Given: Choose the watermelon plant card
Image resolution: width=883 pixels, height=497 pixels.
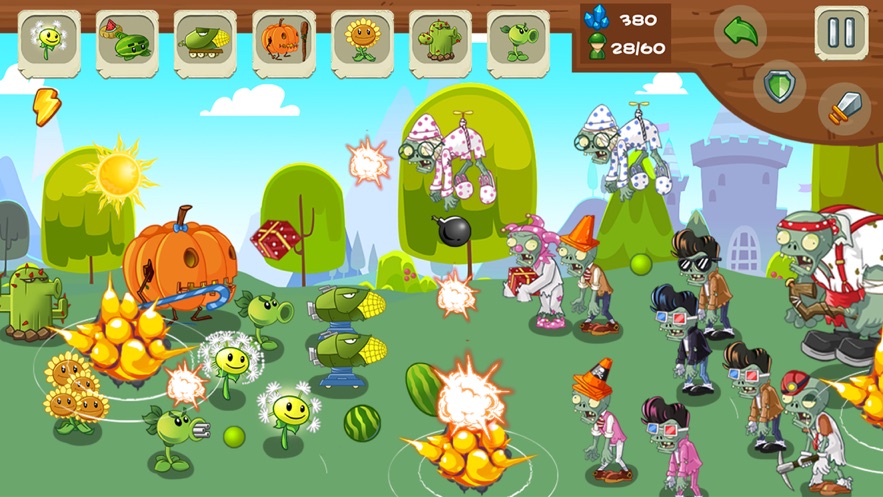Looking at the screenshot, I should click(127, 42).
